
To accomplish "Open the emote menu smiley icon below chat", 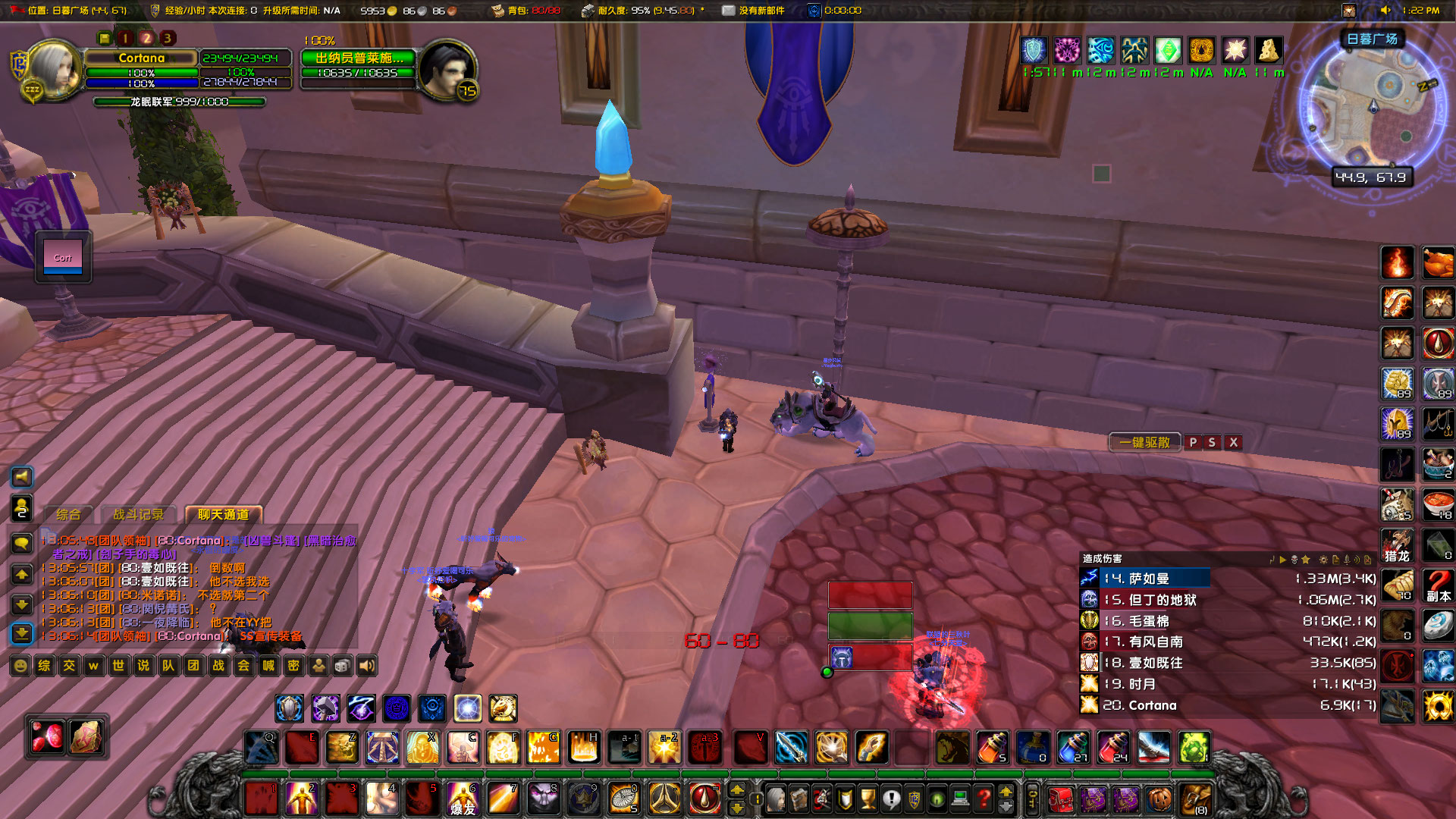I will pyautogui.click(x=19, y=666).
